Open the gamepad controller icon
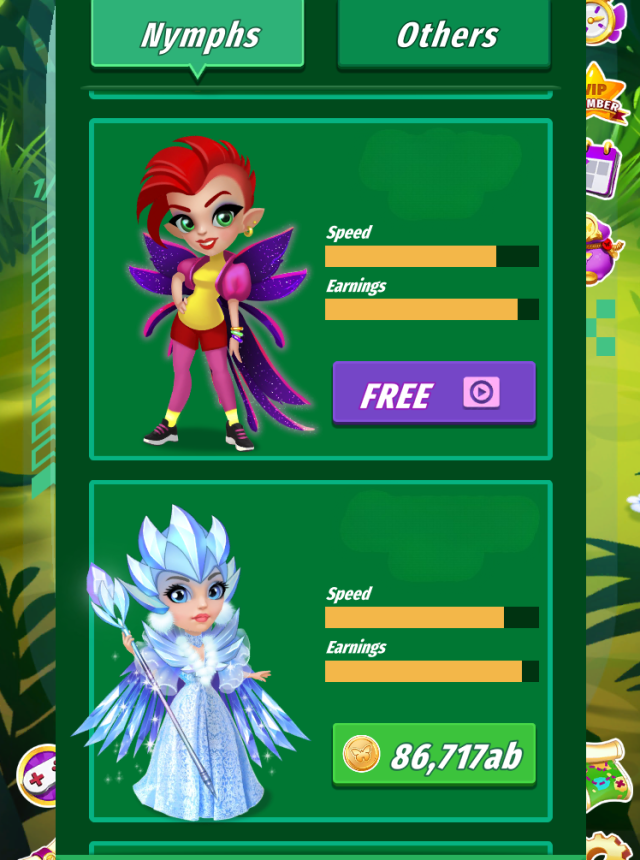 click(40, 777)
